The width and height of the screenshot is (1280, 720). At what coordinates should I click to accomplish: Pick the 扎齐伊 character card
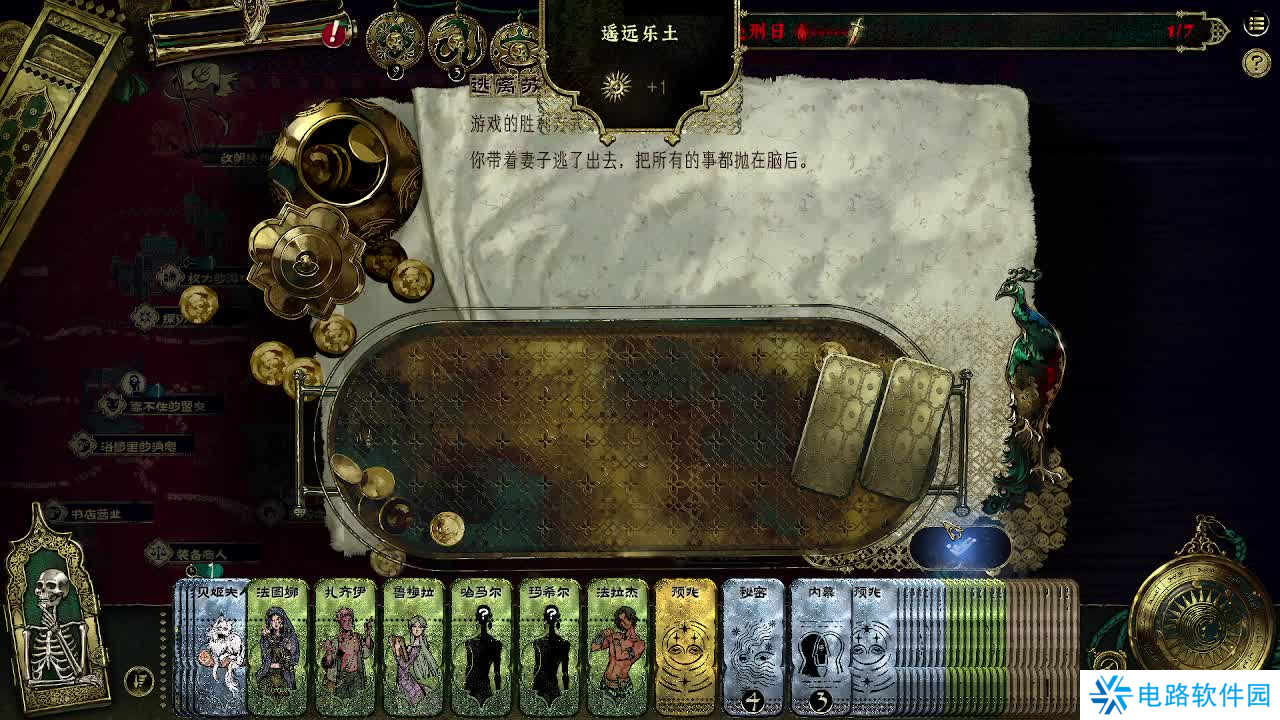pos(345,647)
